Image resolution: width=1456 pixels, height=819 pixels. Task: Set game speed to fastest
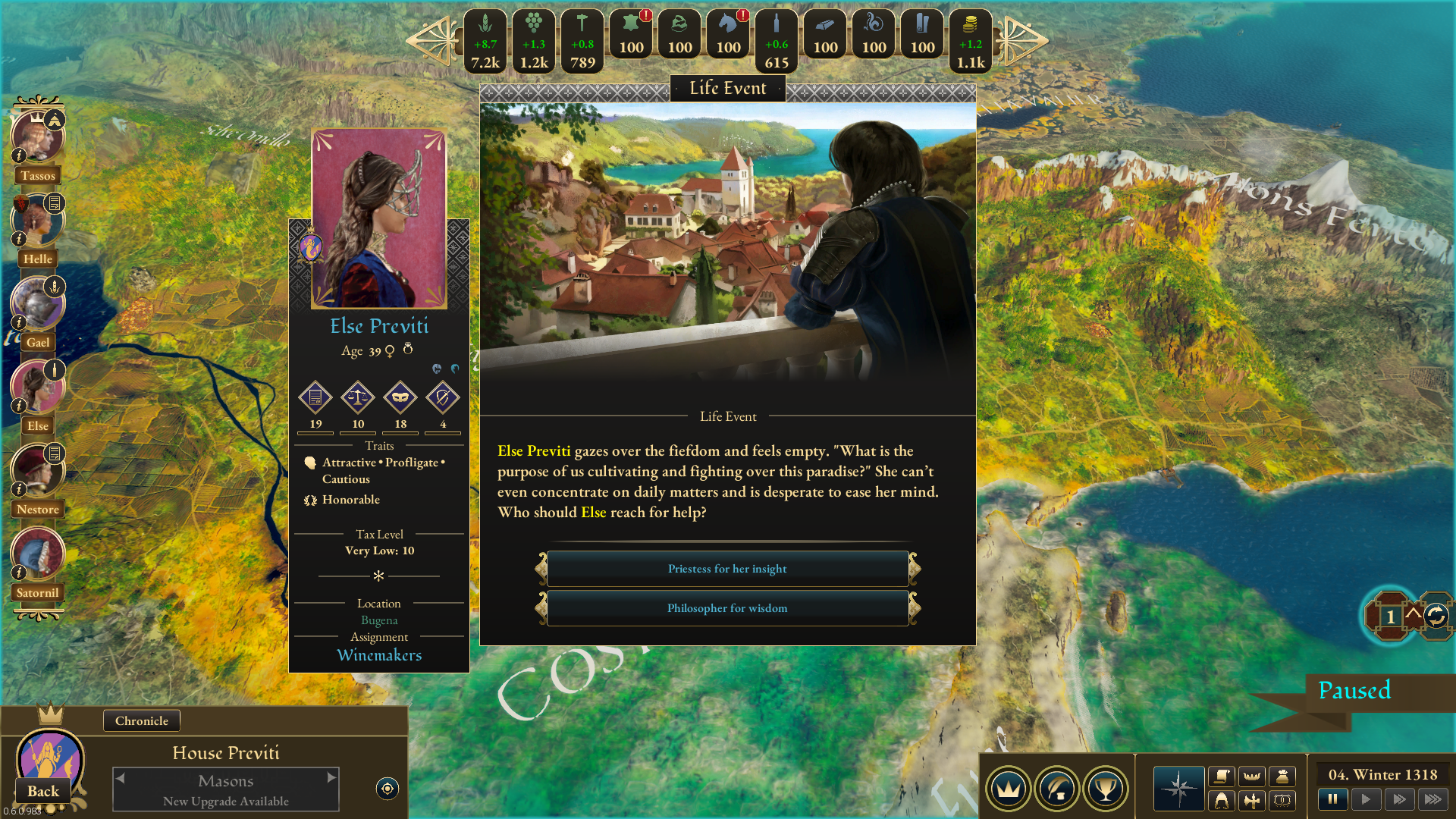pos(1432,799)
